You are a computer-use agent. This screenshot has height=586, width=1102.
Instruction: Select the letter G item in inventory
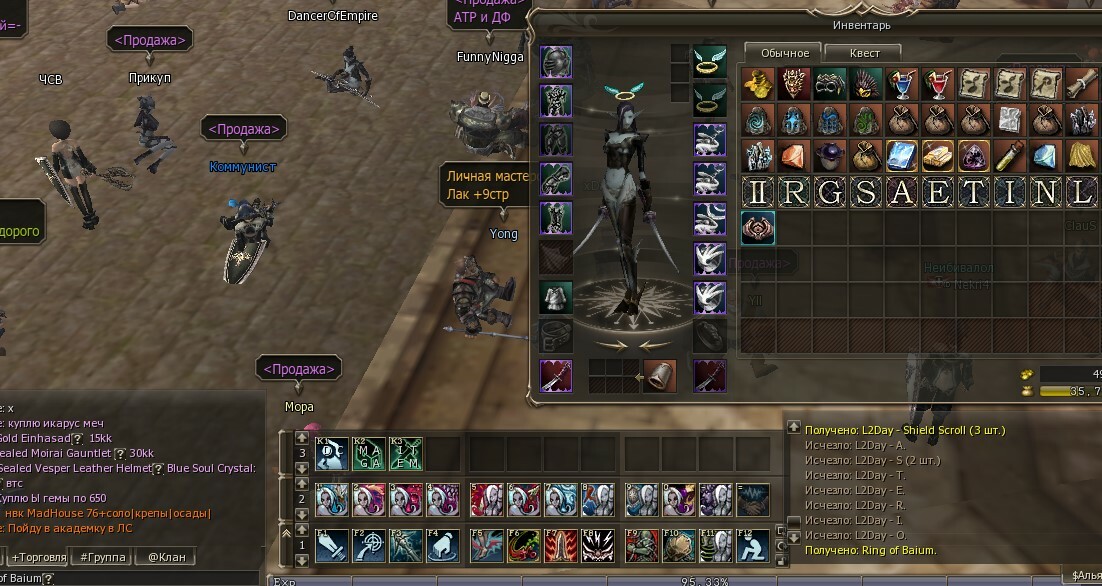pos(830,193)
